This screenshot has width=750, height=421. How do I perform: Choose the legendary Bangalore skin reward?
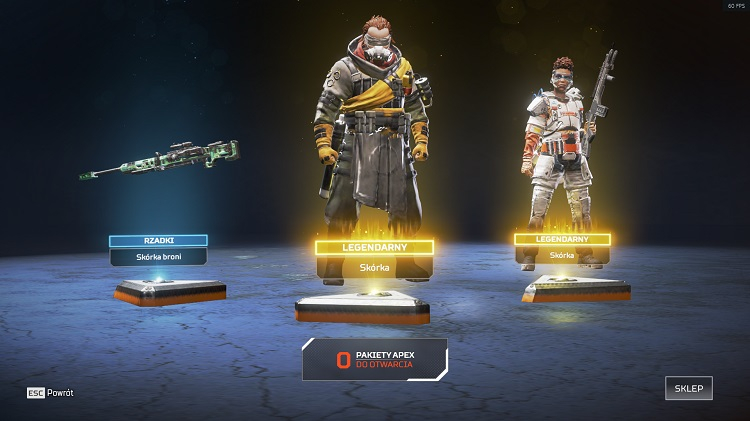click(x=562, y=247)
